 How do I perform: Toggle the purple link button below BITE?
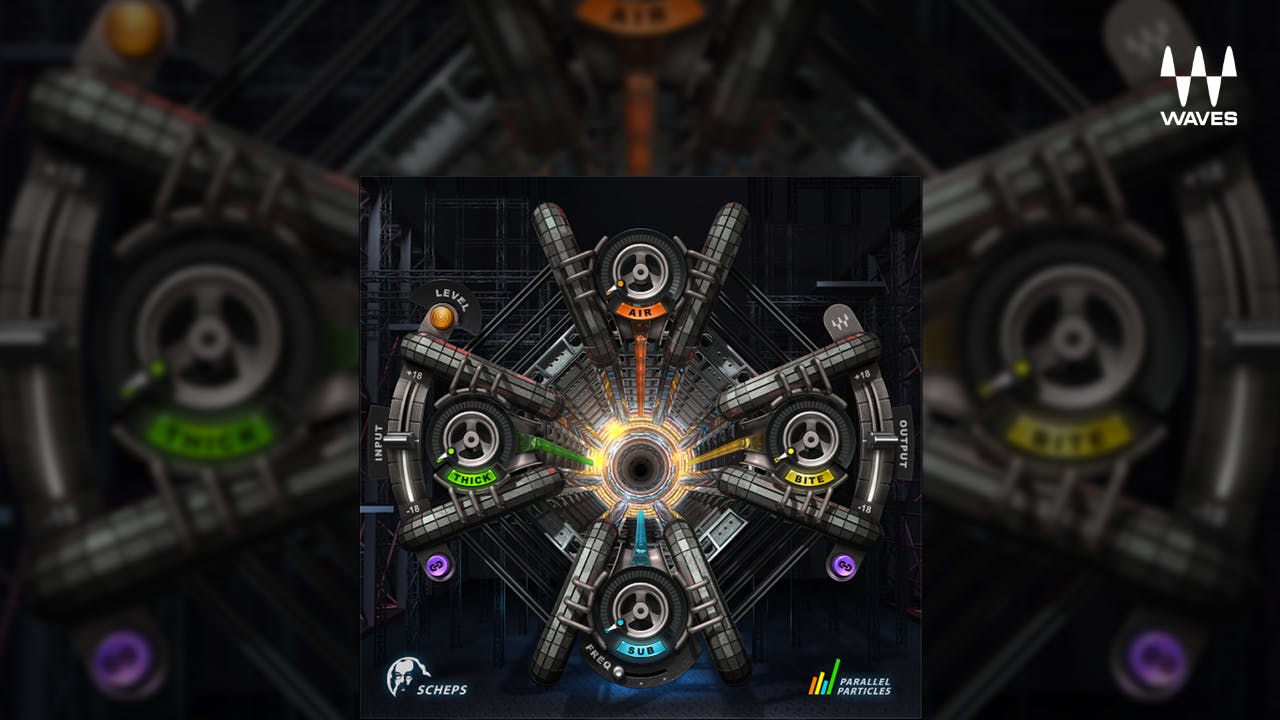843,566
